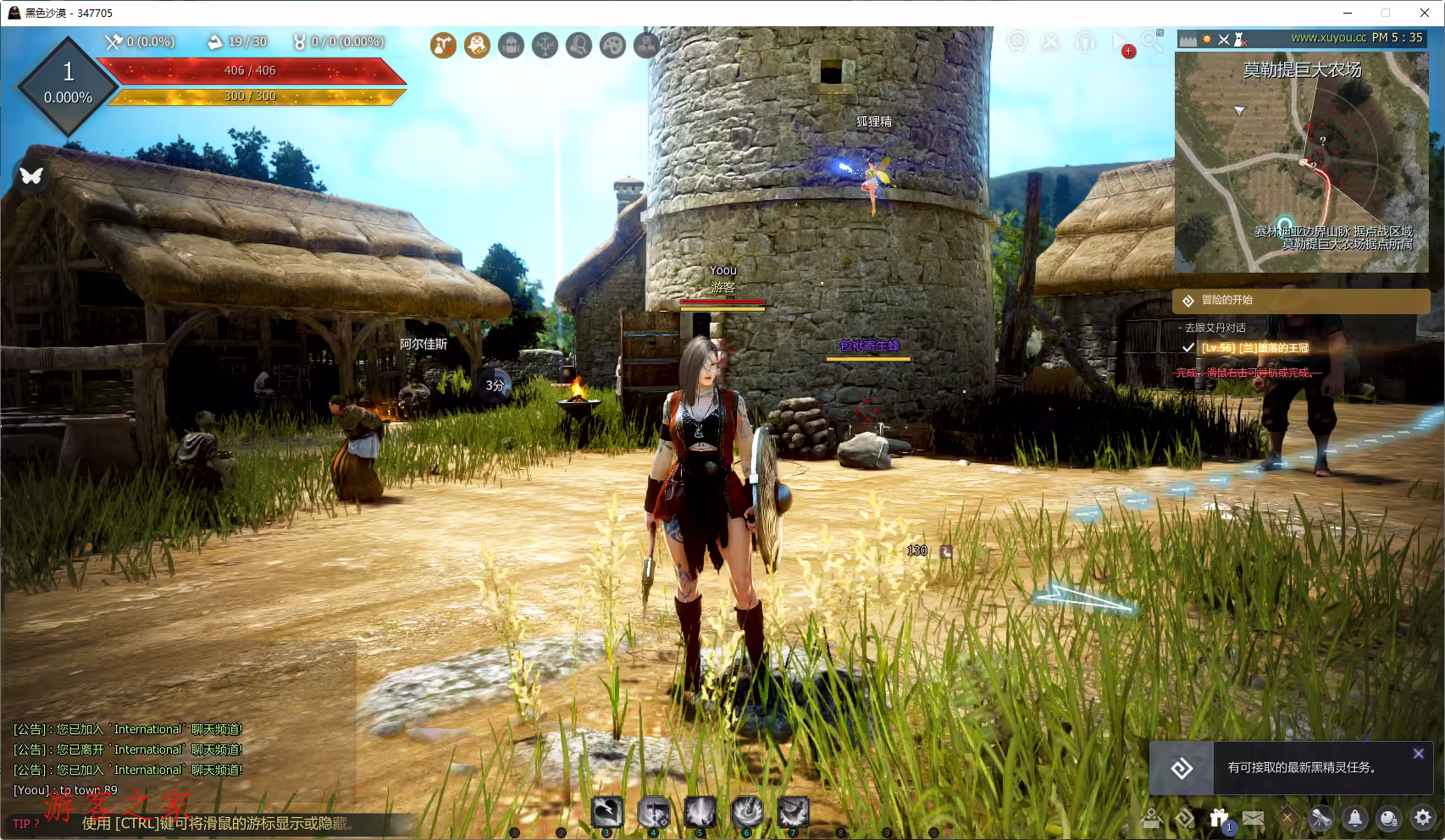The width and height of the screenshot is (1445, 840).
Task: Open the settings gear icon
Action: point(1422,818)
